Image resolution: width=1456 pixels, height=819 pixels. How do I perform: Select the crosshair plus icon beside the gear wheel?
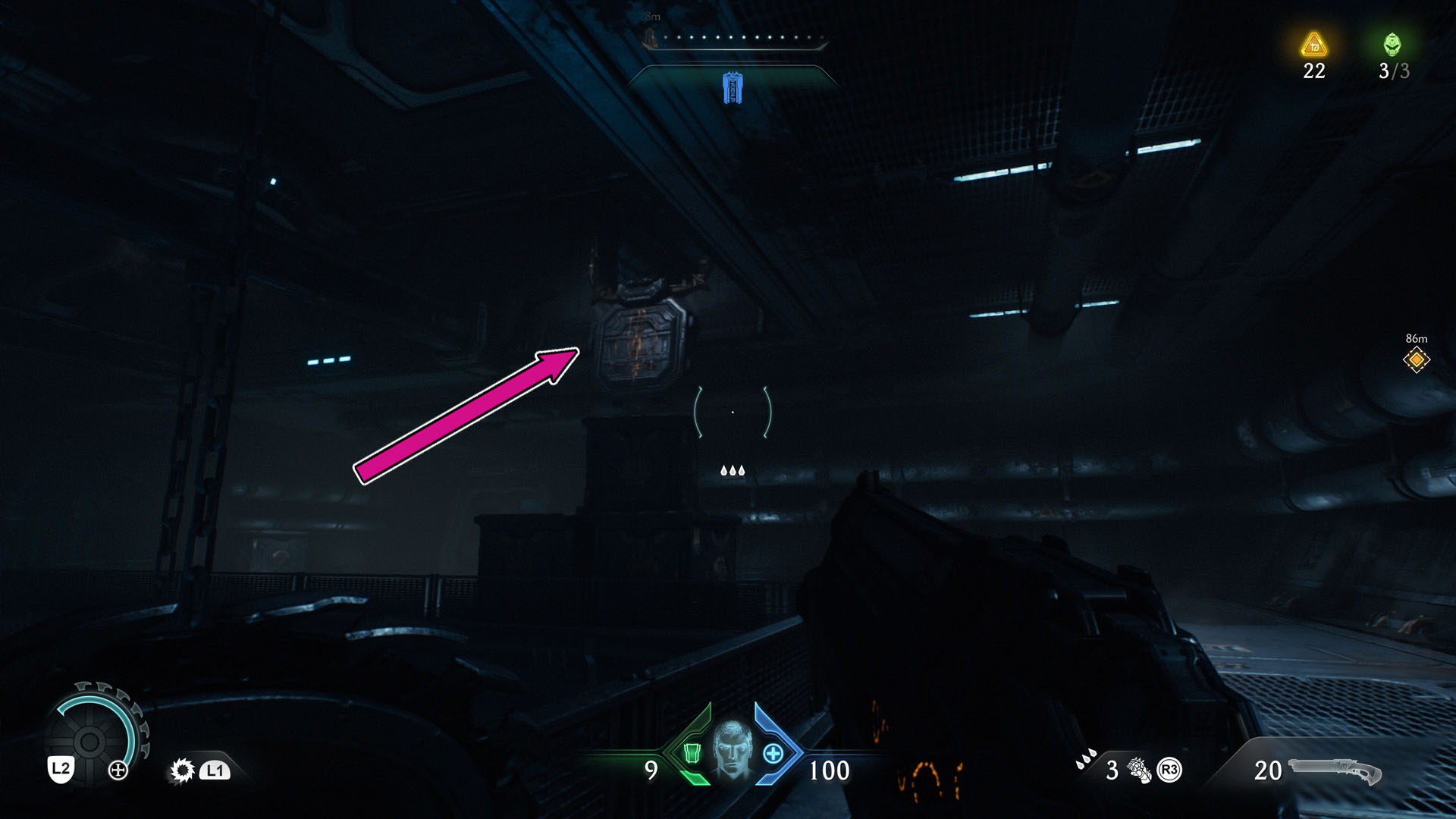[118, 769]
